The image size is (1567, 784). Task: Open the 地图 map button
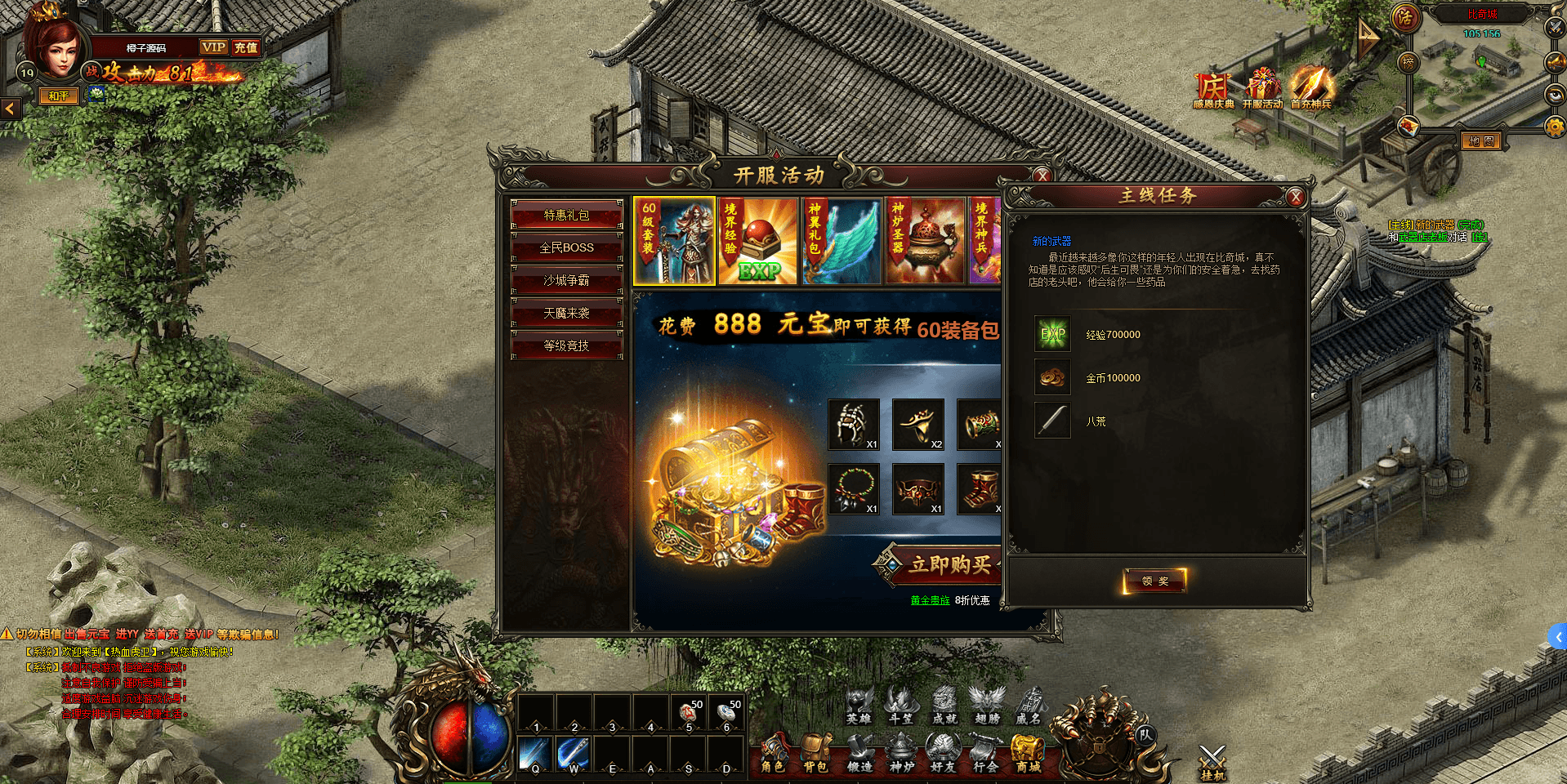[1481, 141]
